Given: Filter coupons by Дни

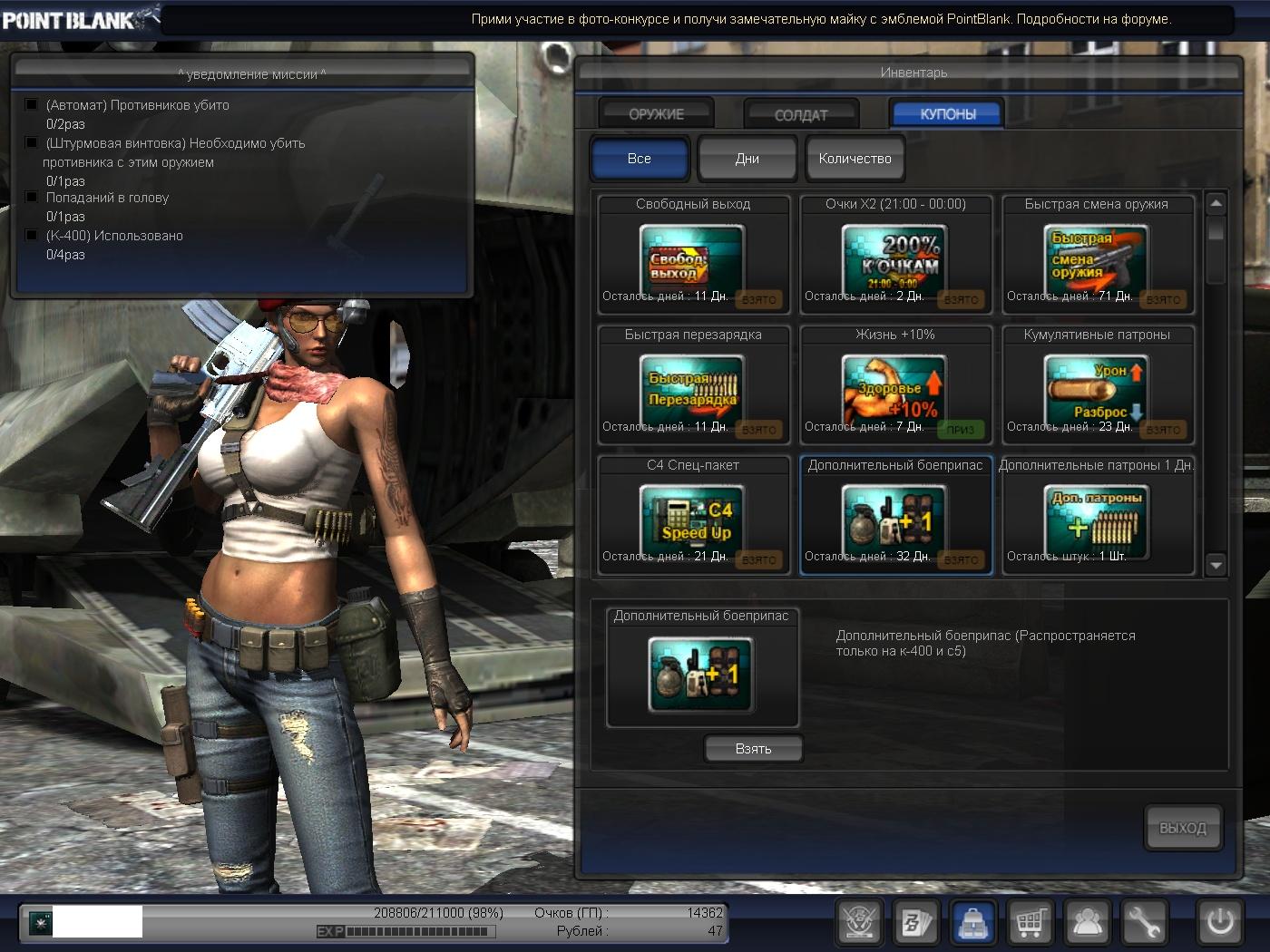Looking at the screenshot, I should [x=747, y=159].
